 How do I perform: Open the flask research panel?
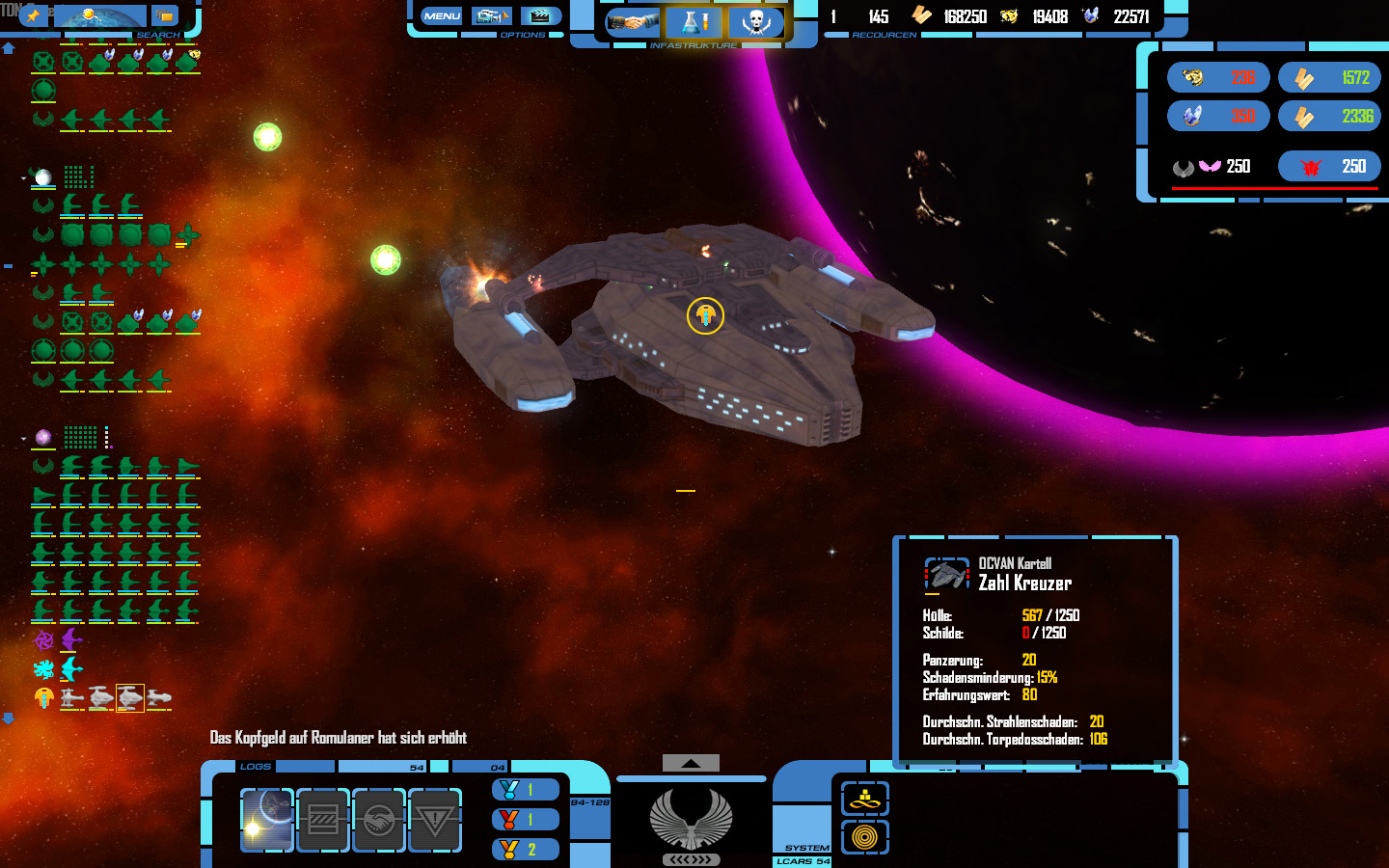[x=694, y=21]
